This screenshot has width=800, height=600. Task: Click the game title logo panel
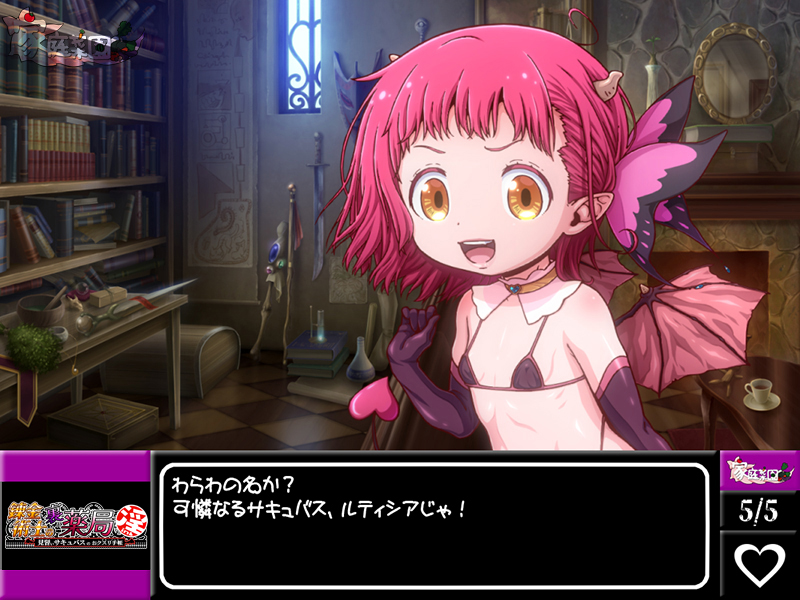(75, 524)
